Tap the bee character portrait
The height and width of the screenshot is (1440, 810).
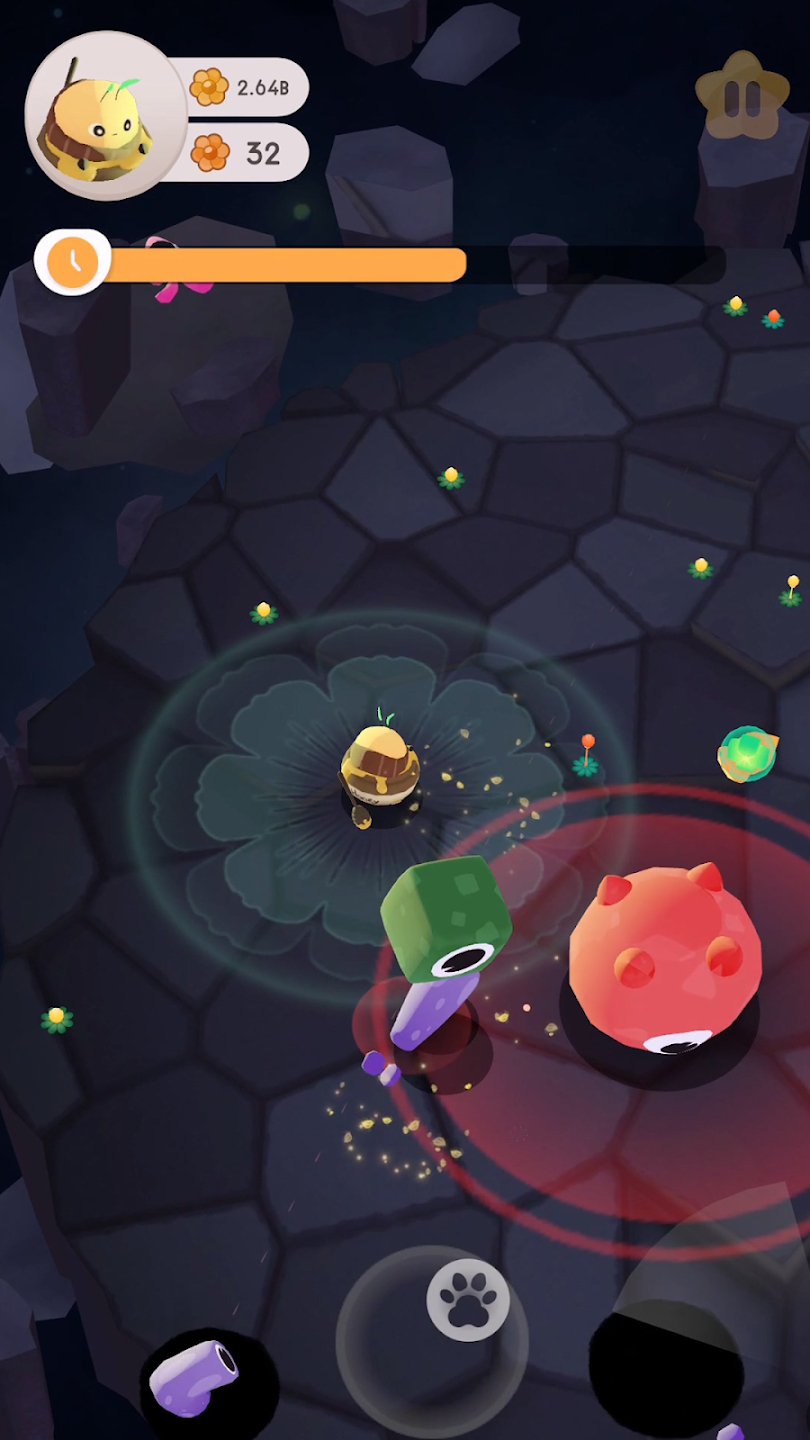click(105, 116)
